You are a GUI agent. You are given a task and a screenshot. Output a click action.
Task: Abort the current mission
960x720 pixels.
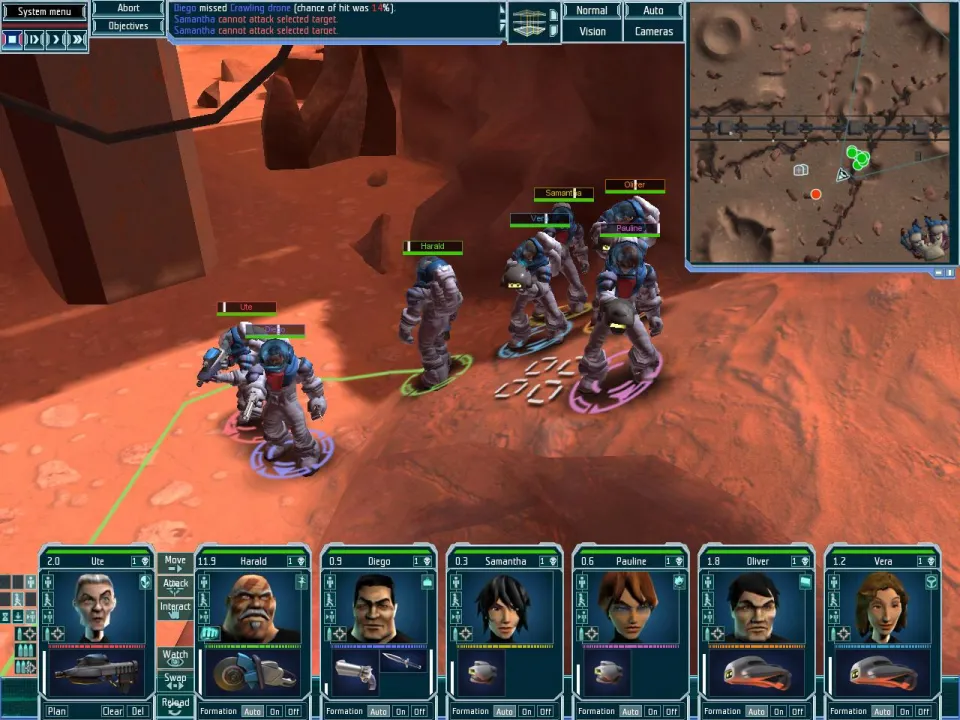128,8
